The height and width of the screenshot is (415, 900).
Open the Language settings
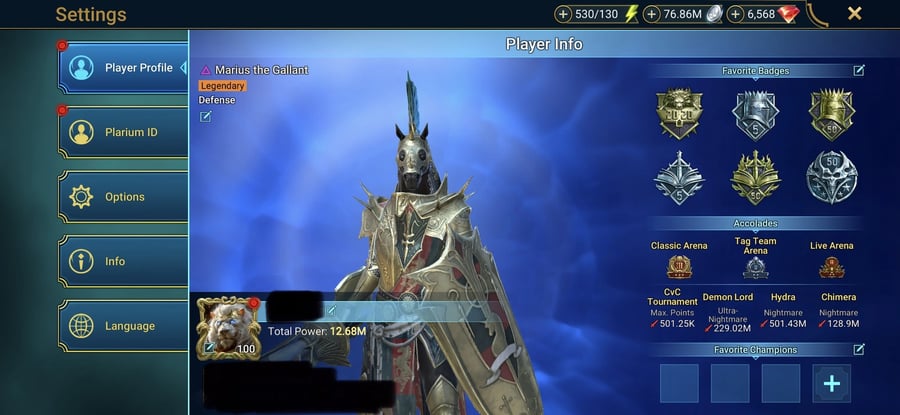[123, 326]
